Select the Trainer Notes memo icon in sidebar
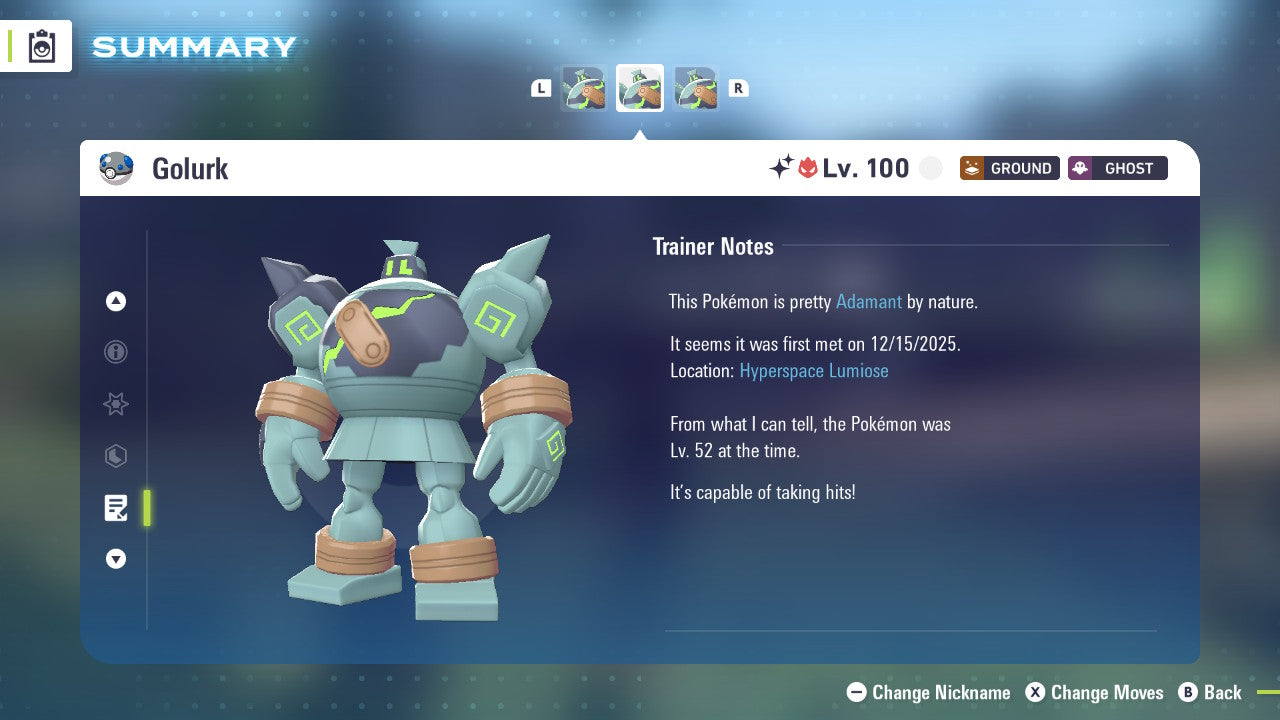Image resolution: width=1280 pixels, height=720 pixels. pos(116,508)
